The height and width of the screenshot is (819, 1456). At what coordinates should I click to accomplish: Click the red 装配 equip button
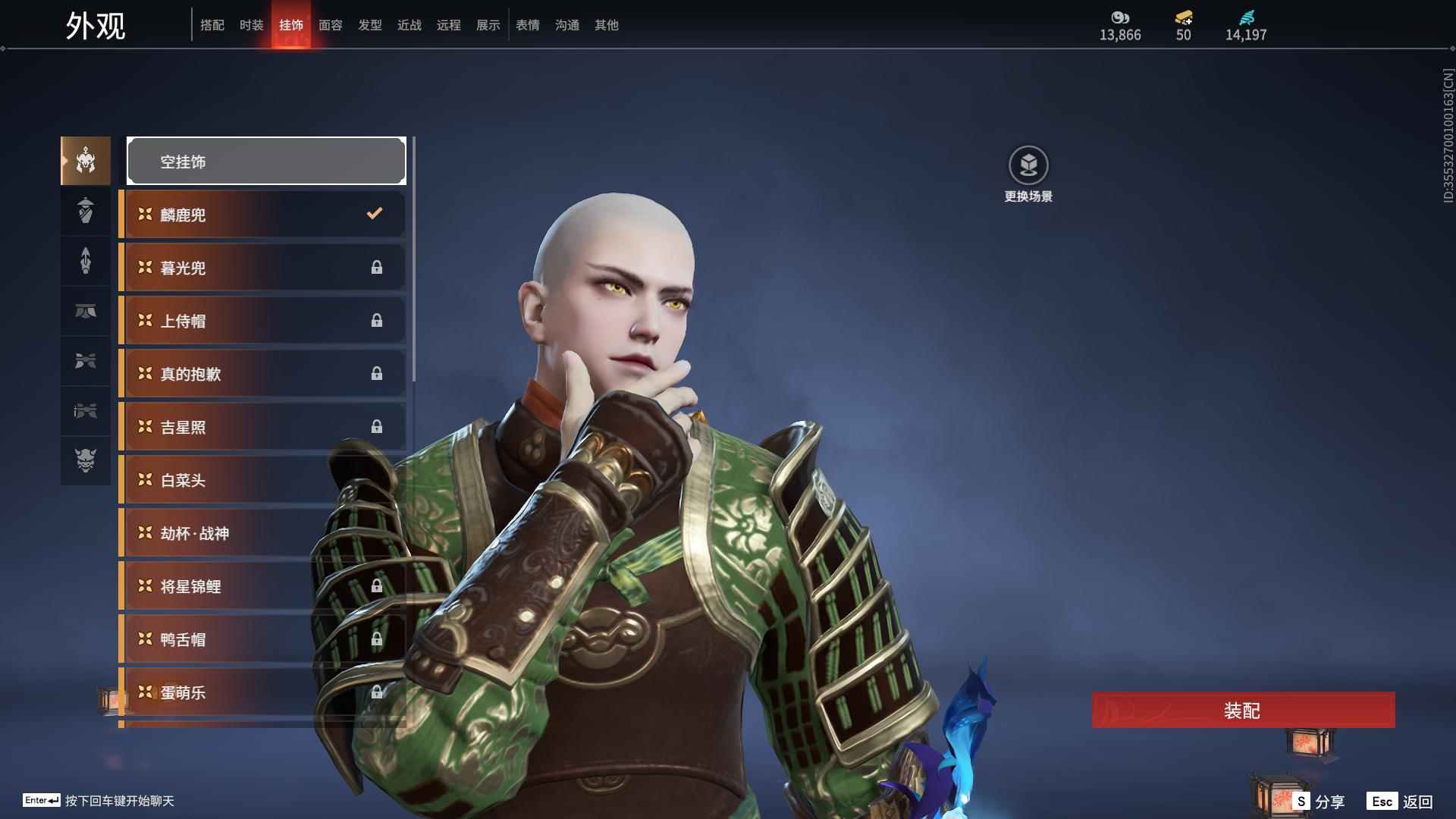coord(1243,711)
